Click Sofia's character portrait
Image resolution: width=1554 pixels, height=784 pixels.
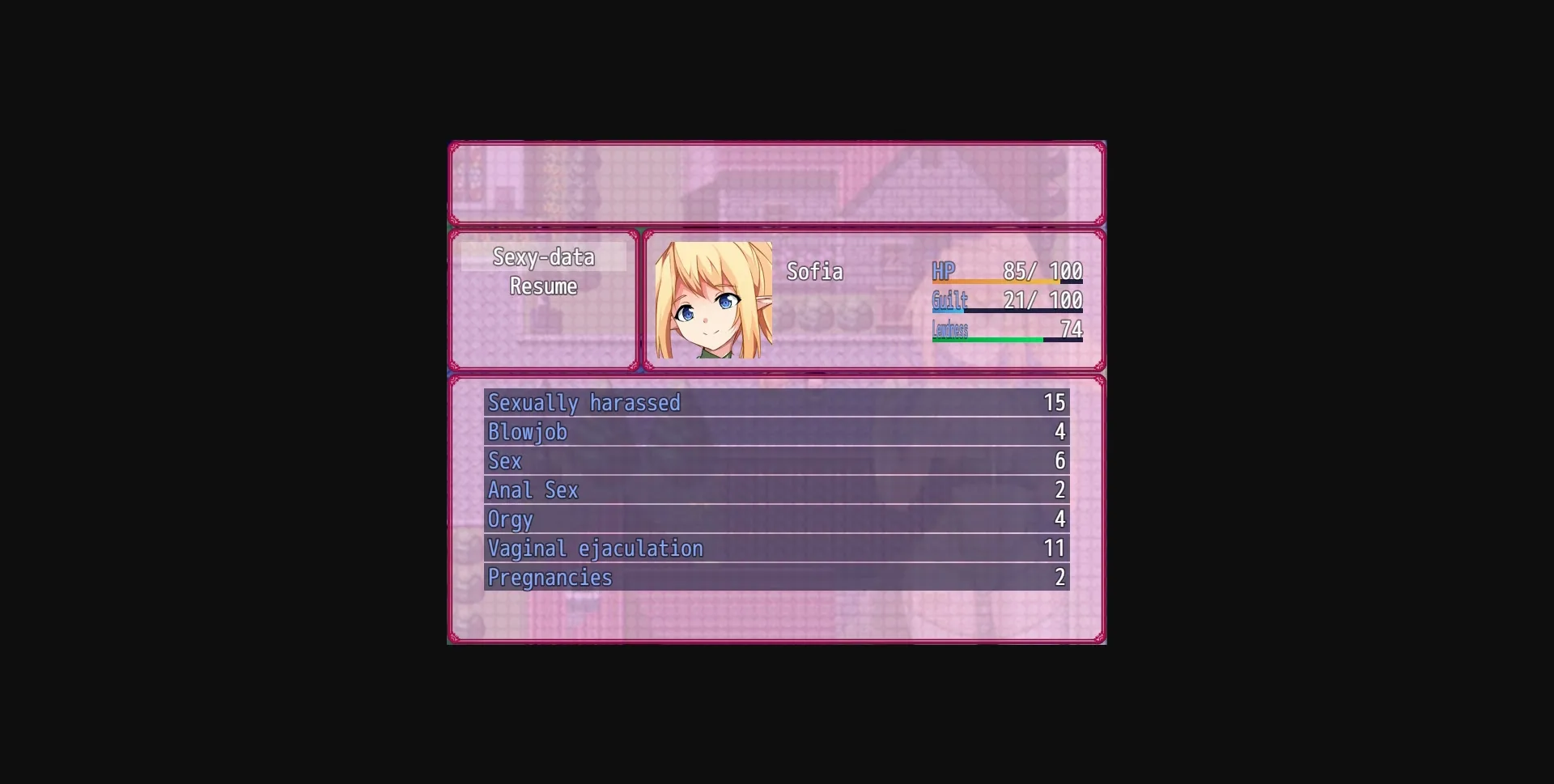713,300
